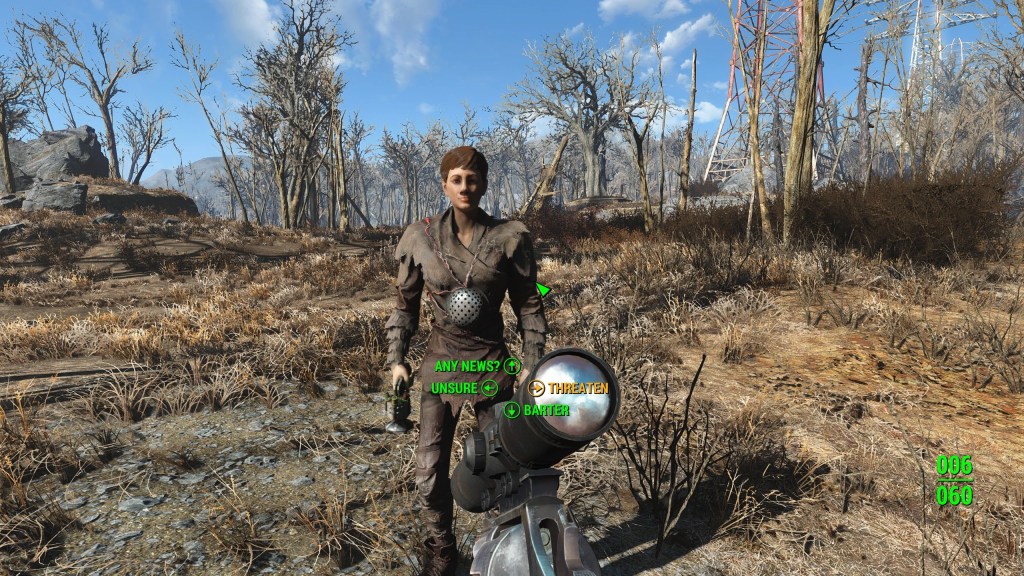Choose the "Any News?" dialogue option
The width and height of the screenshot is (1024, 576).
tap(469, 366)
